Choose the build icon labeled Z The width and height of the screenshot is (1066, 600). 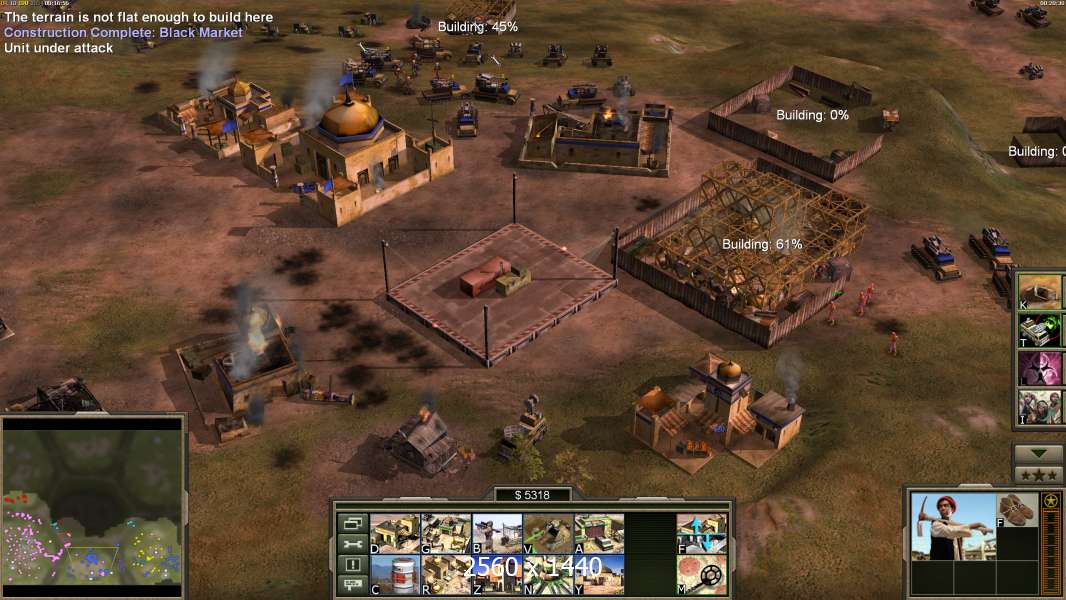coord(497,575)
